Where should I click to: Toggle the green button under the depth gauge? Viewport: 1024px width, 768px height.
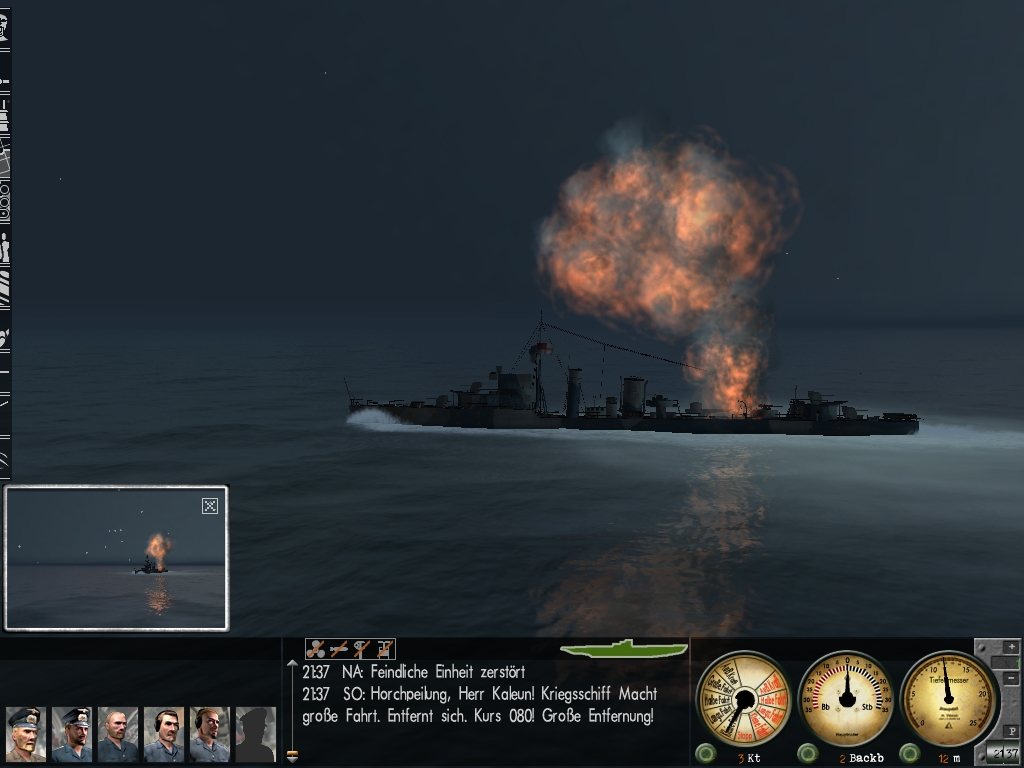point(910,753)
